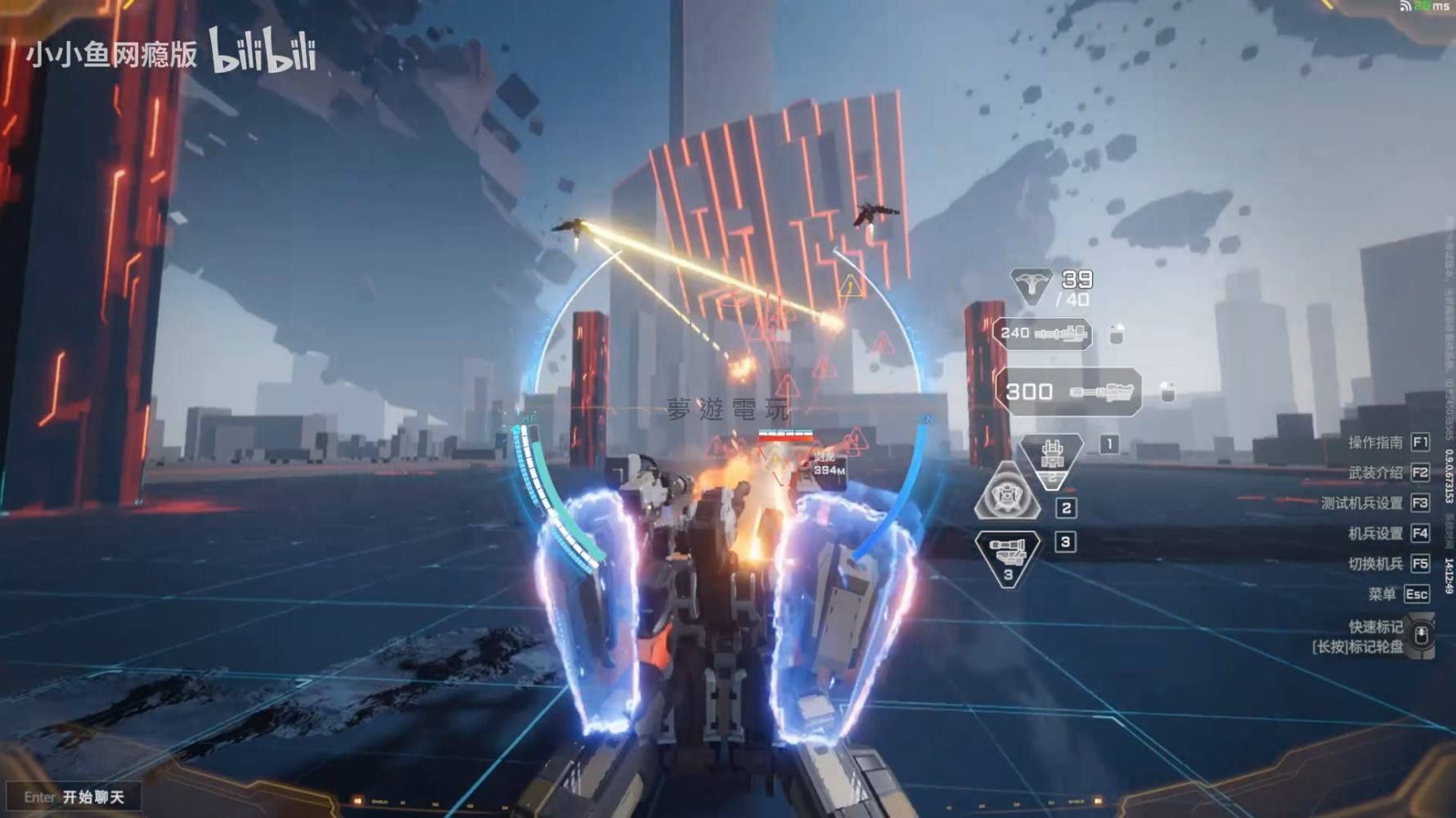
Task: Select the 240-ammo gatling weapon slot
Action: pos(1042,334)
